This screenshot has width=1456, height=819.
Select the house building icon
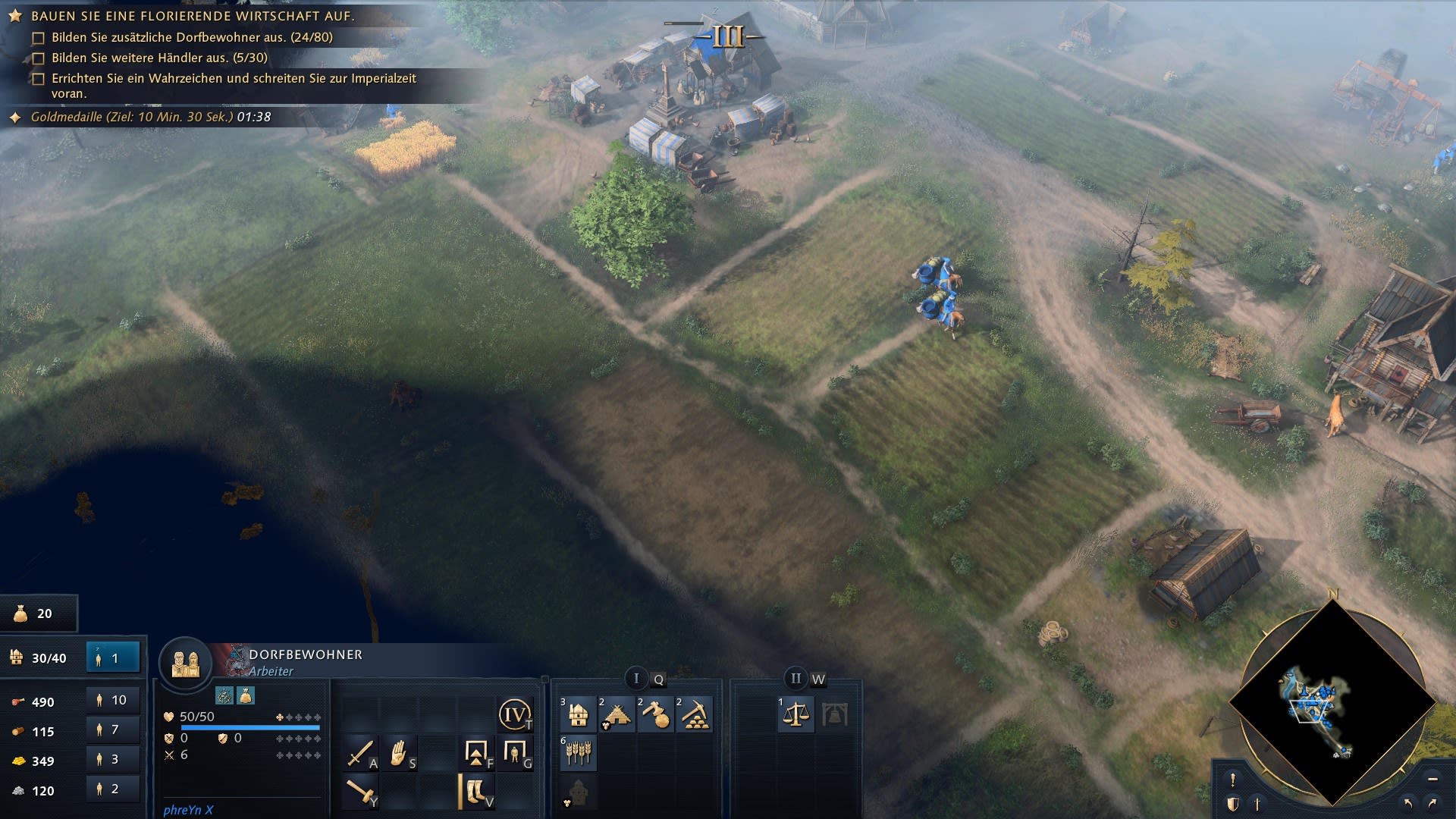click(579, 714)
